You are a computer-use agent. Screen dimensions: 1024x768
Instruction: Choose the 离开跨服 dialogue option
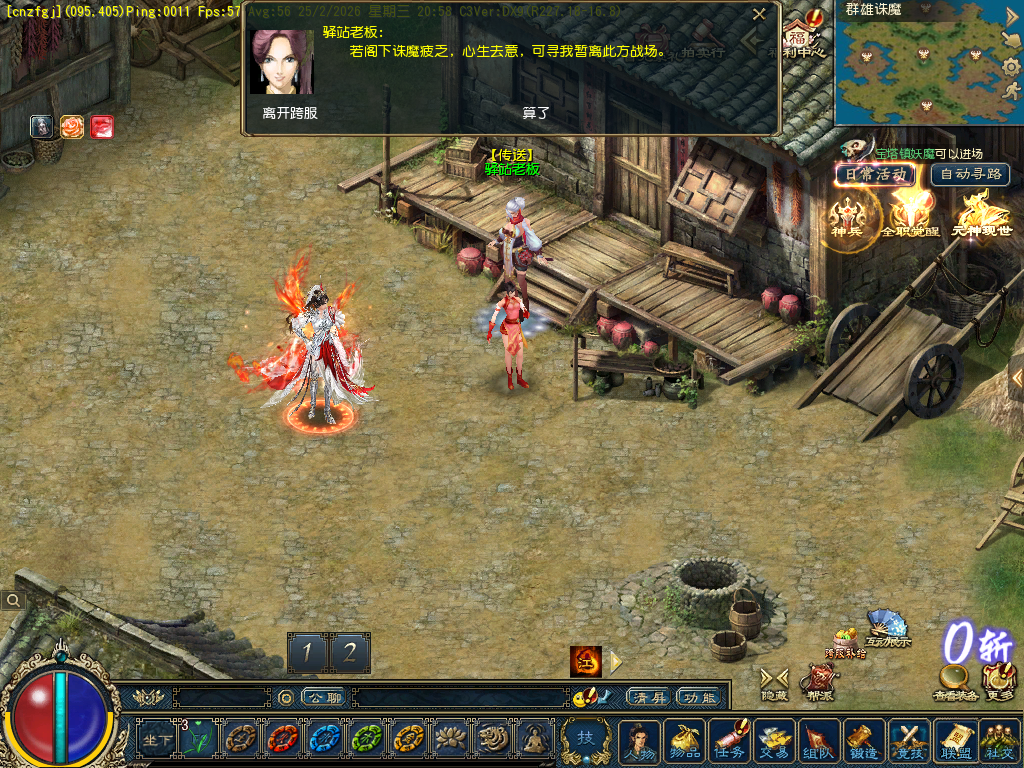[x=290, y=113]
